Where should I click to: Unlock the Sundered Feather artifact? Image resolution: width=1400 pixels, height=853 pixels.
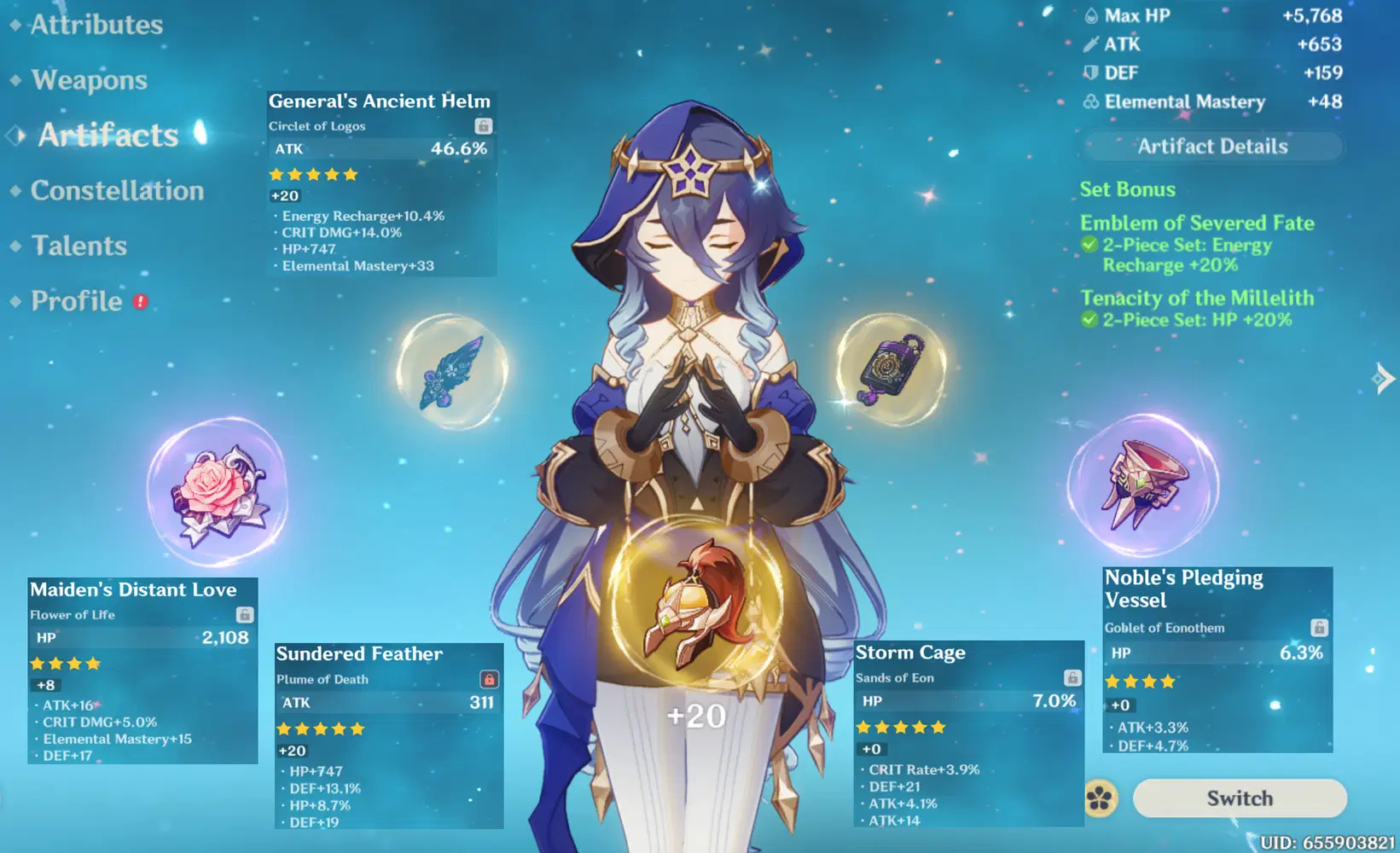tap(490, 679)
